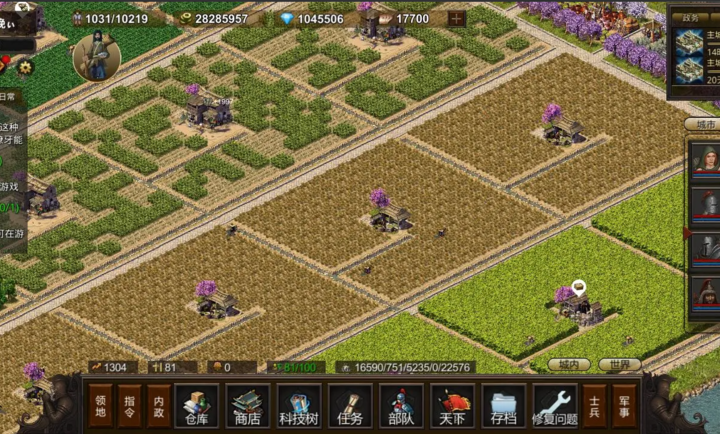
Task: Select the 领地 territory tab
Action: tap(101, 406)
